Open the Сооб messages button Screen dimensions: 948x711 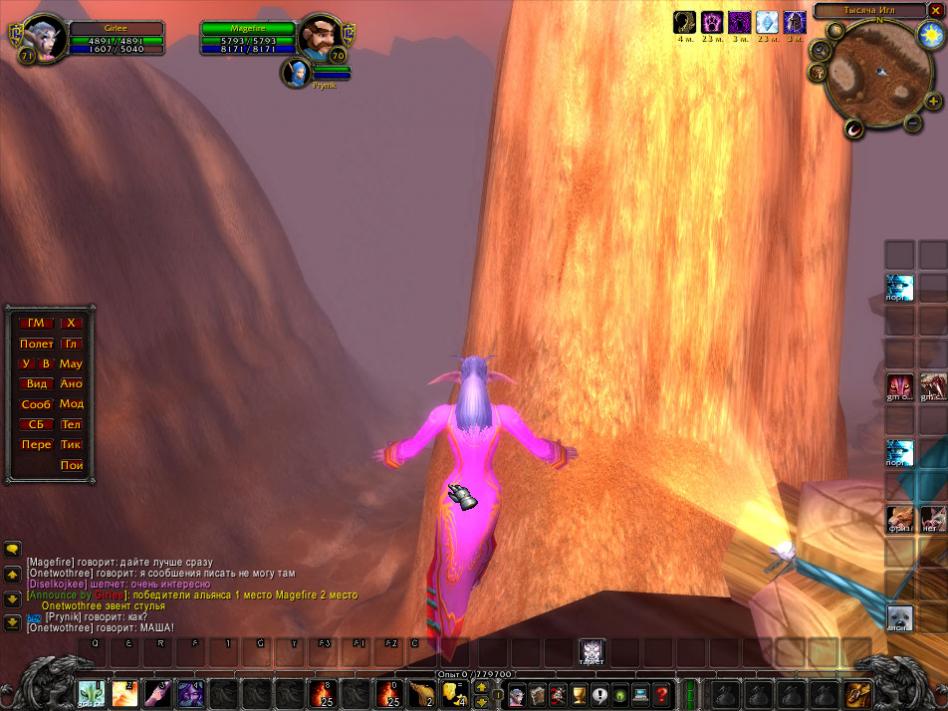point(36,405)
